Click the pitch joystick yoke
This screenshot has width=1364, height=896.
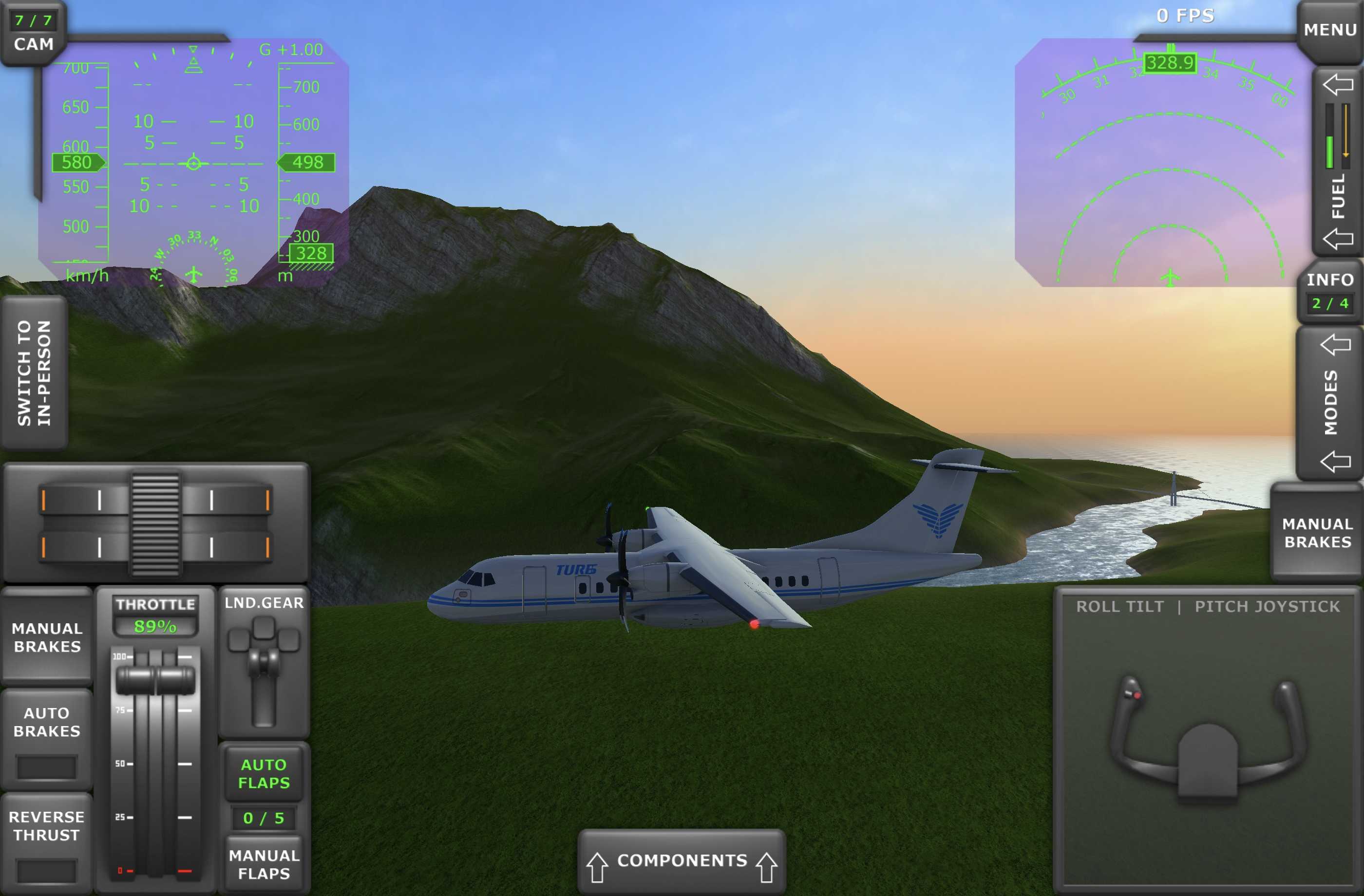point(1208,739)
